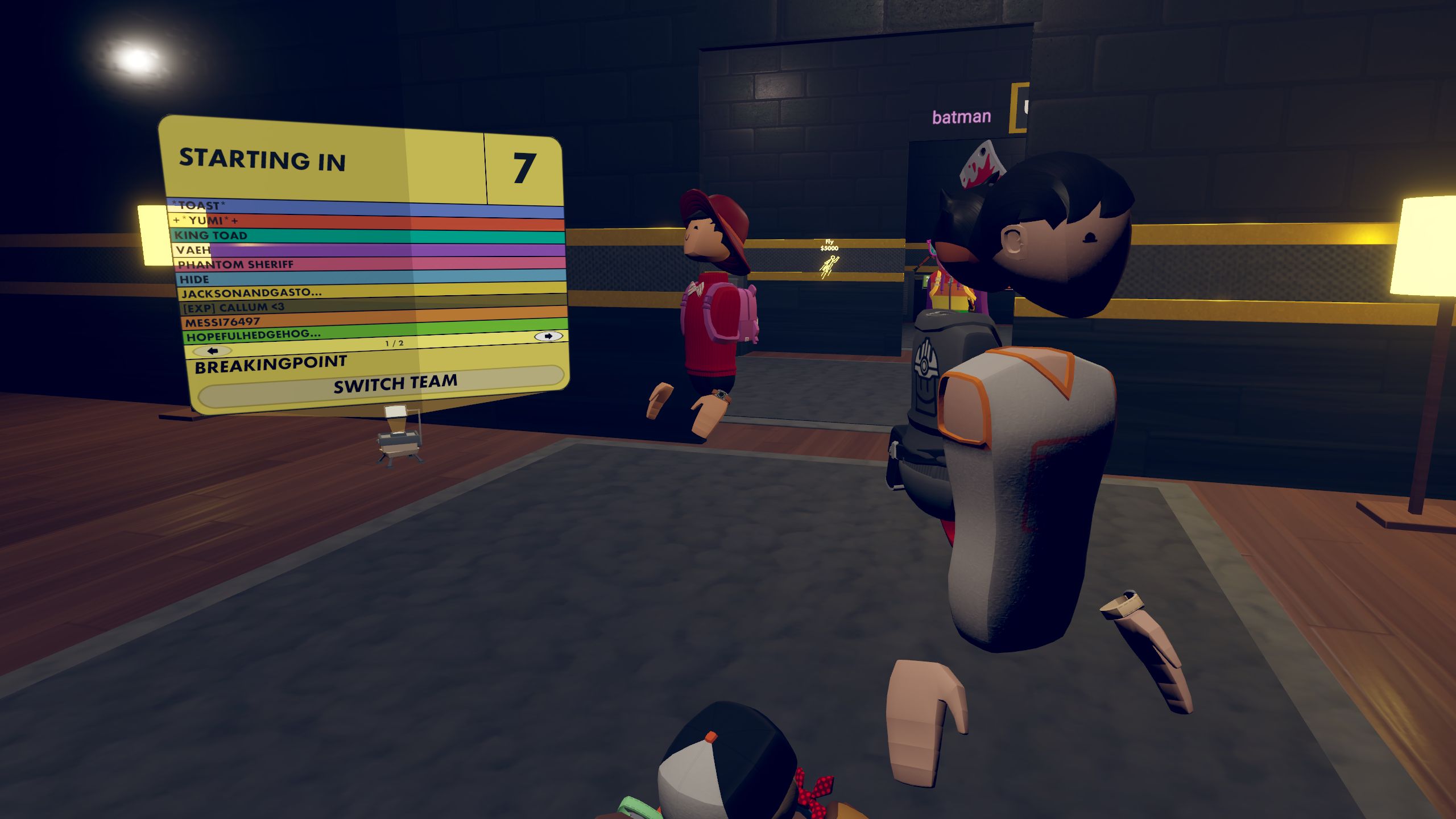
Task: Click the STARTING IN header
Action: [263, 160]
